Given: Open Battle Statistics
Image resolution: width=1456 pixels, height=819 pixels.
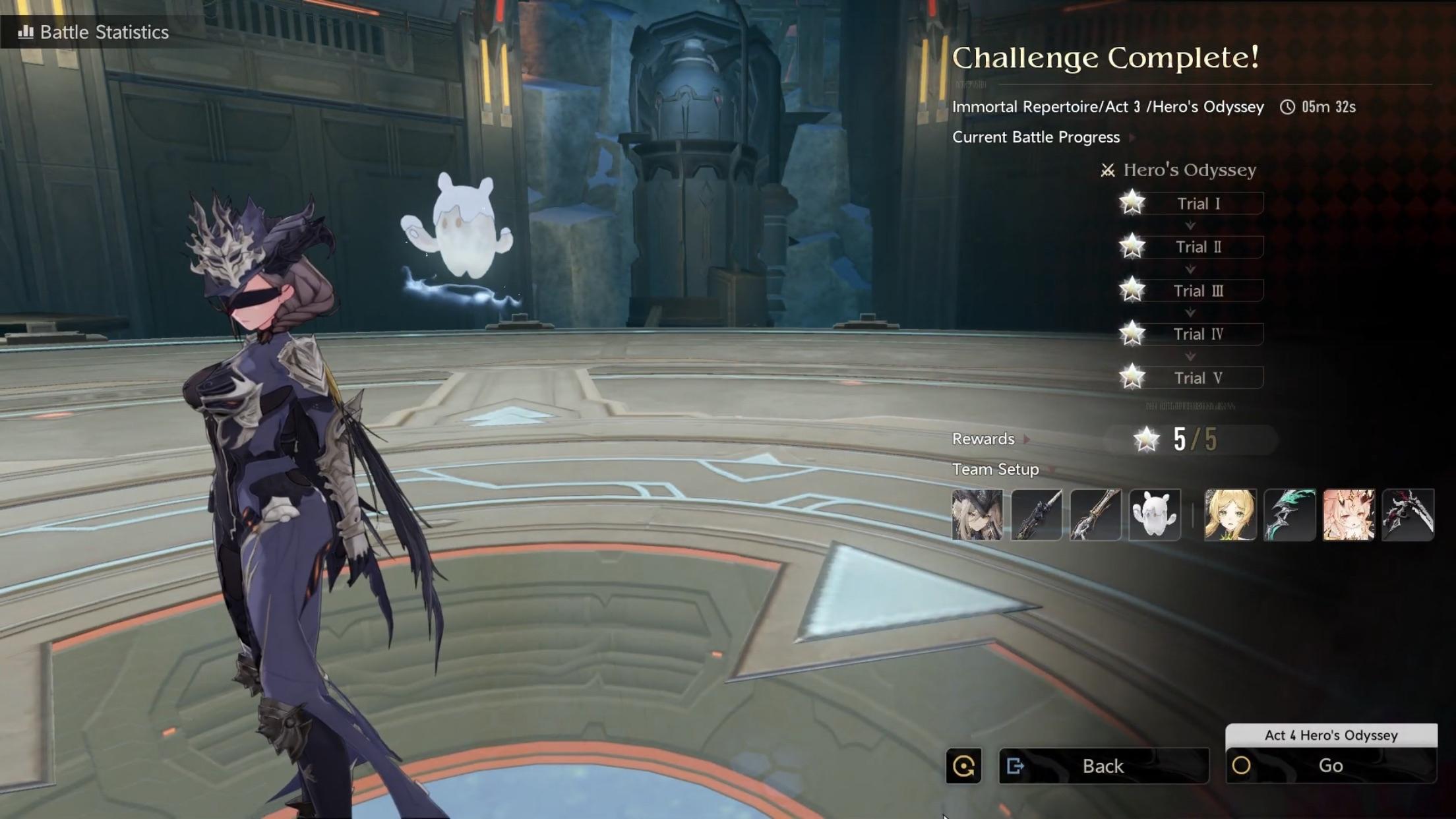Looking at the screenshot, I should tap(94, 32).
